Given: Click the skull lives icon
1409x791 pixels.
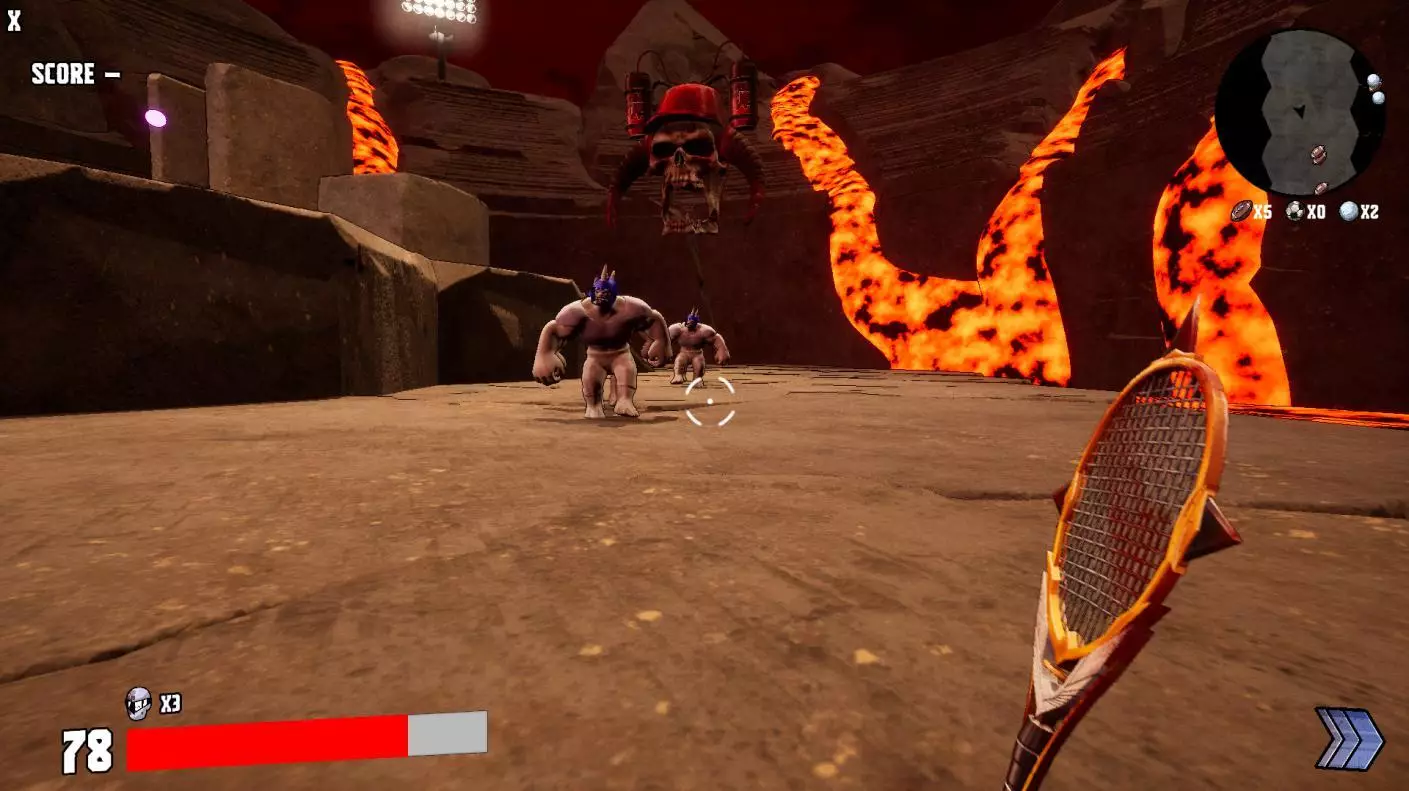Looking at the screenshot, I should [138, 704].
